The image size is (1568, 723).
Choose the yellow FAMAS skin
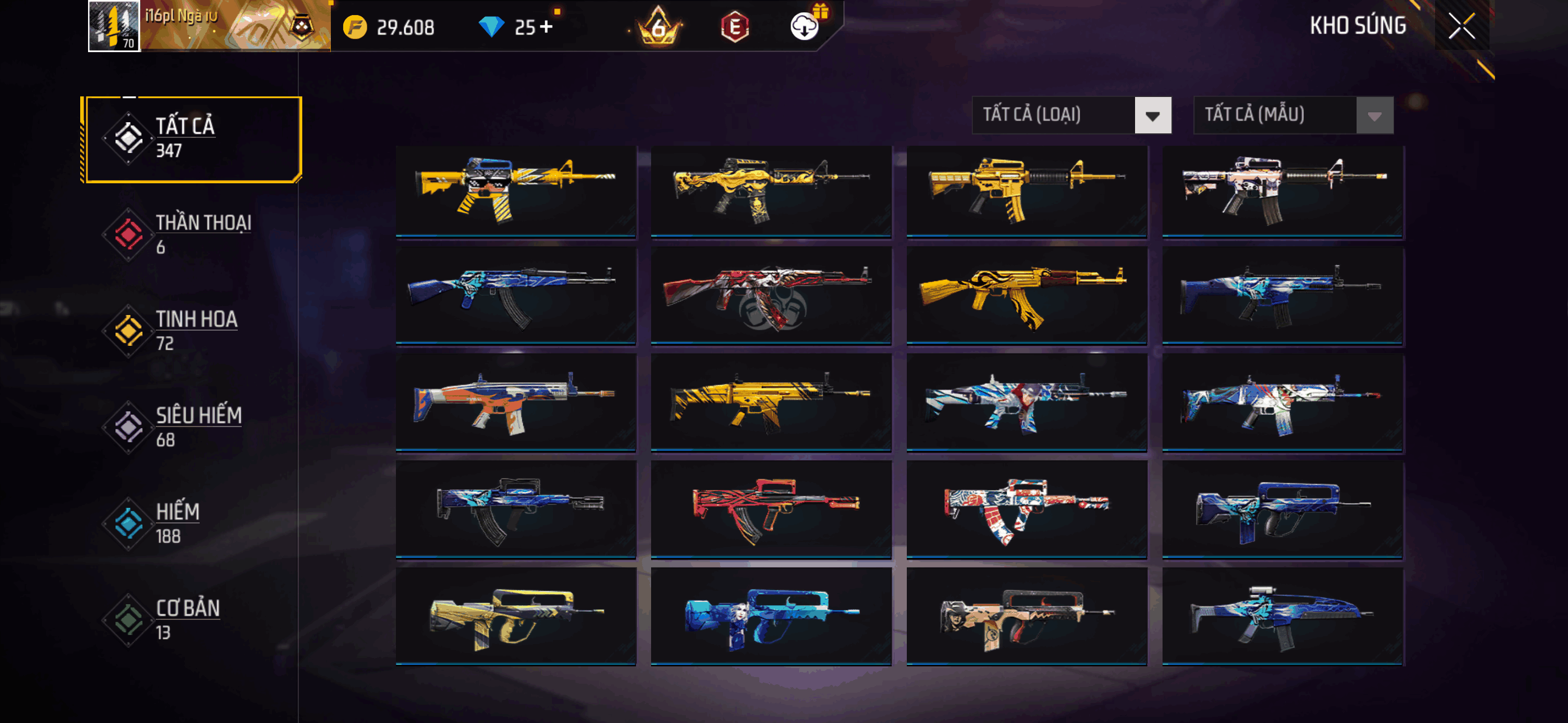(x=515, y=616)
